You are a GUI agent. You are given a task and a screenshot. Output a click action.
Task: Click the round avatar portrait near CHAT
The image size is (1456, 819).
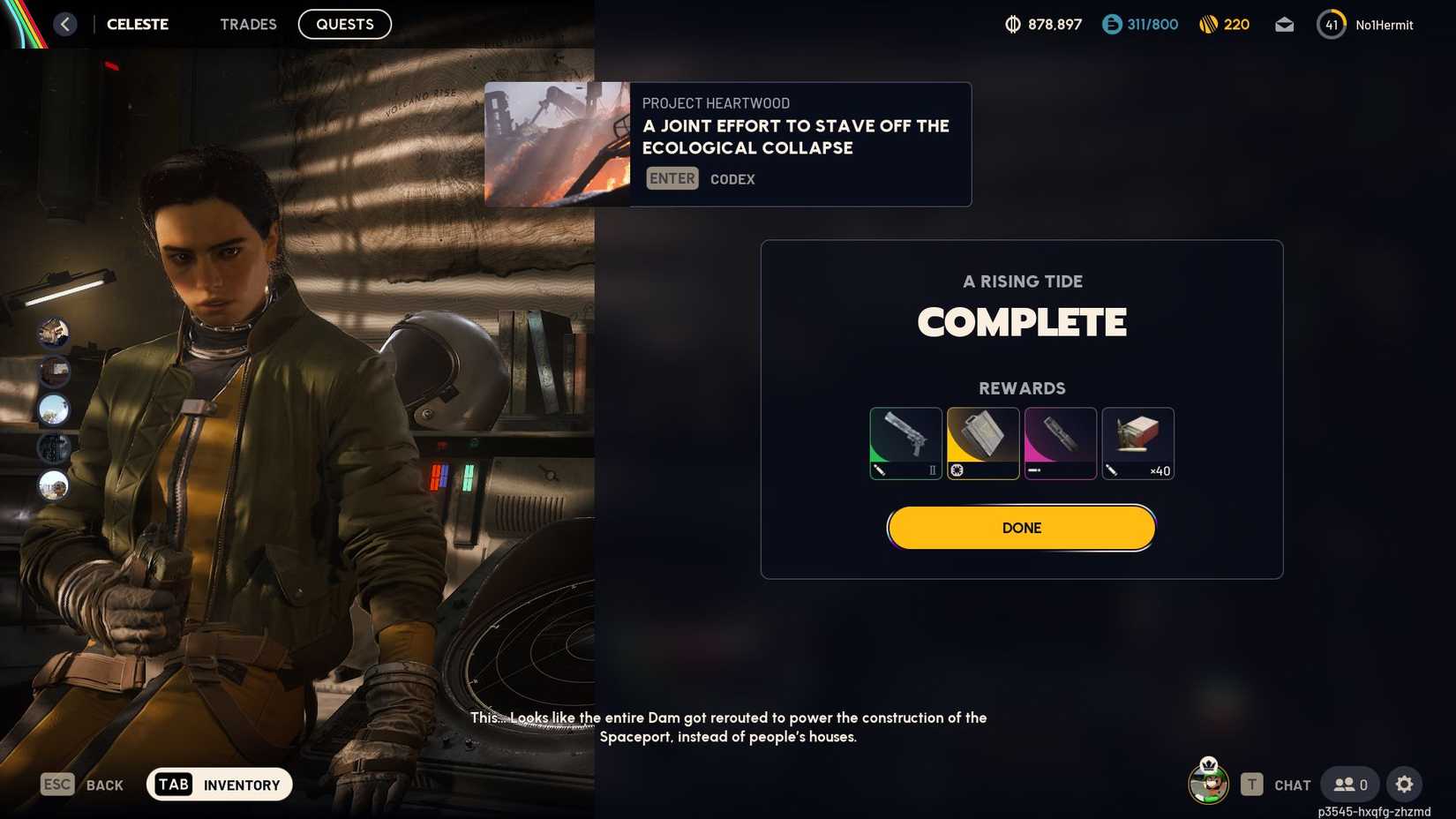click(x=1208, y=784)
